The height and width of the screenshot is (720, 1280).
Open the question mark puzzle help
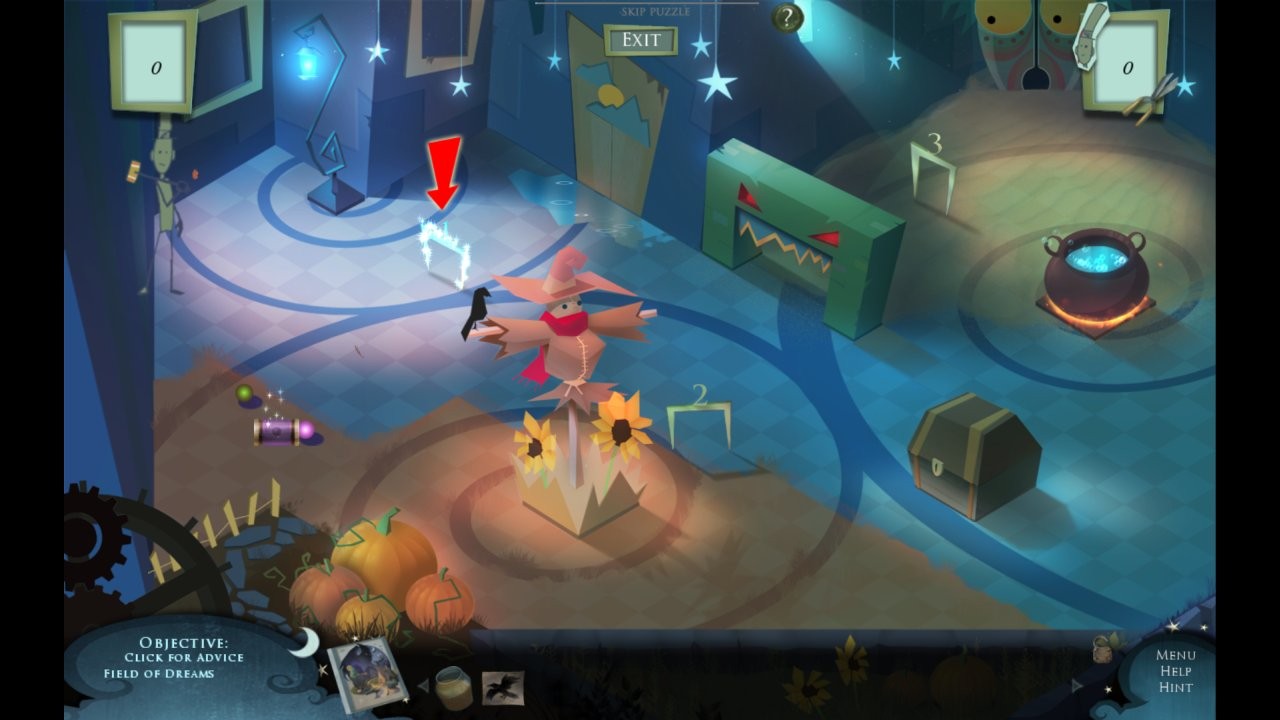(x=789, y=18)
